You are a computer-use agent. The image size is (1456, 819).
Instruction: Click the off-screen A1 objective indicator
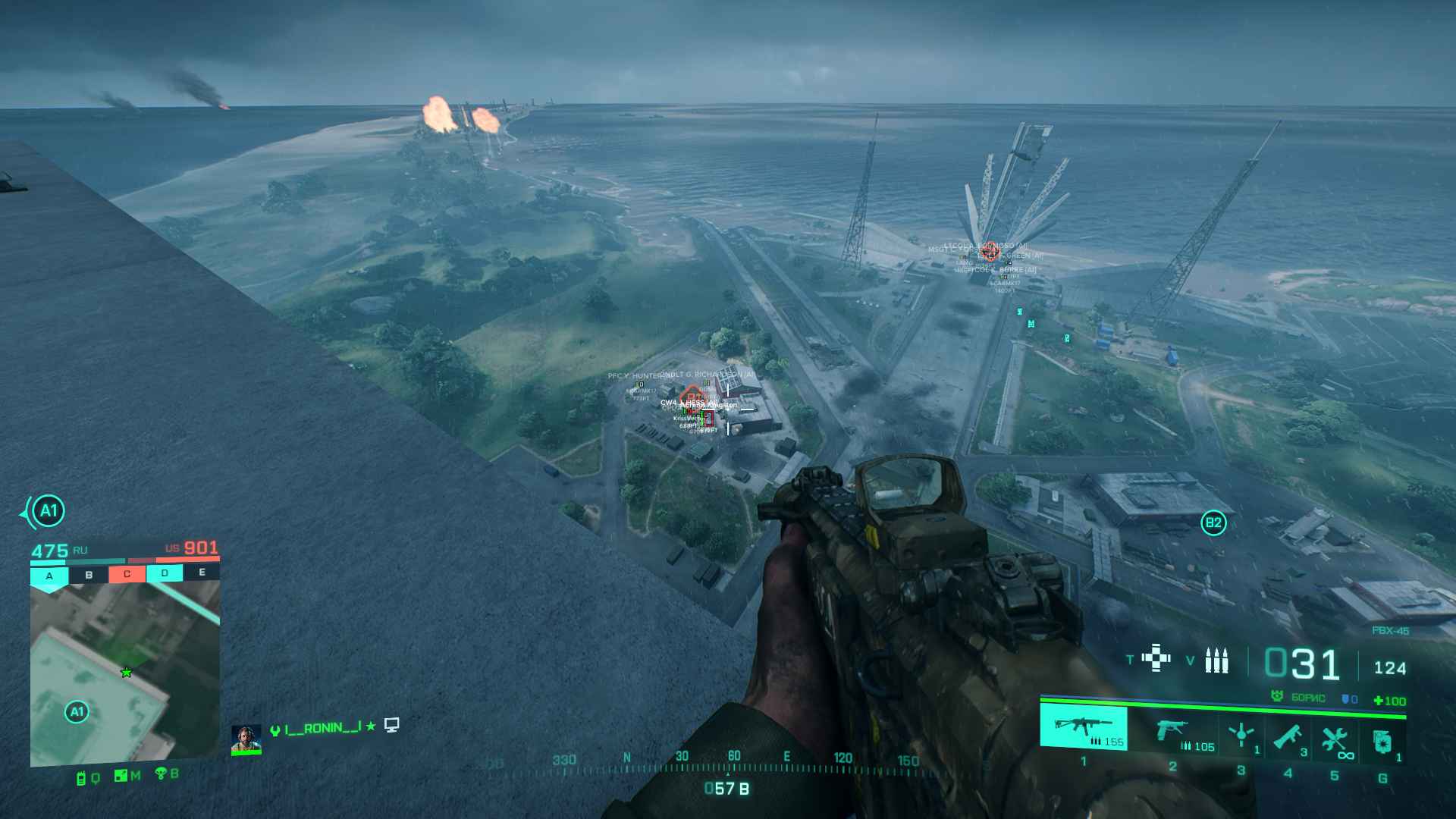click(x=48, y=512)
